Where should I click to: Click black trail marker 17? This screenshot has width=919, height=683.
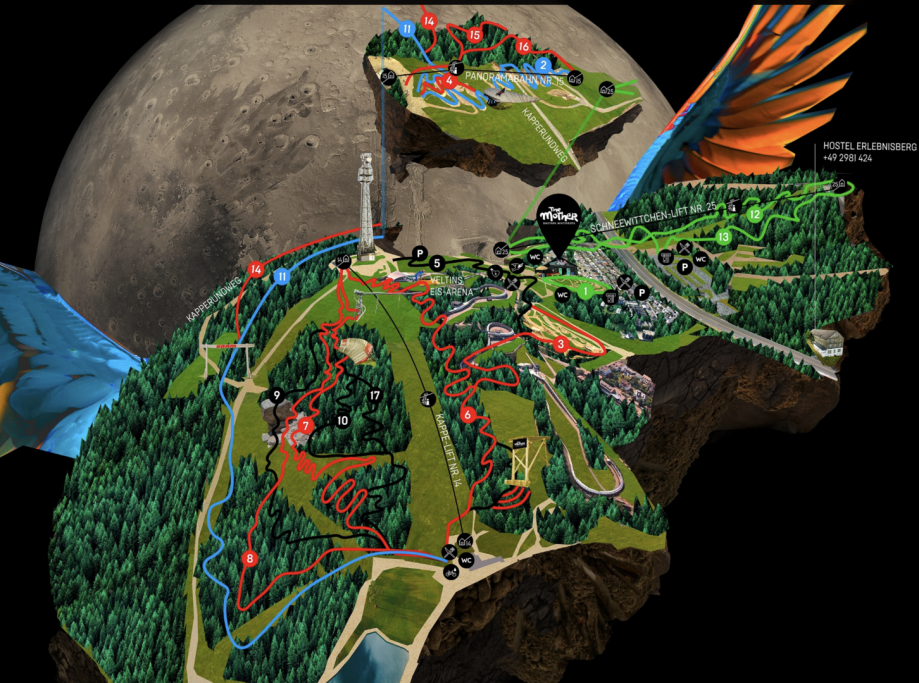click(x=375, y=395)
